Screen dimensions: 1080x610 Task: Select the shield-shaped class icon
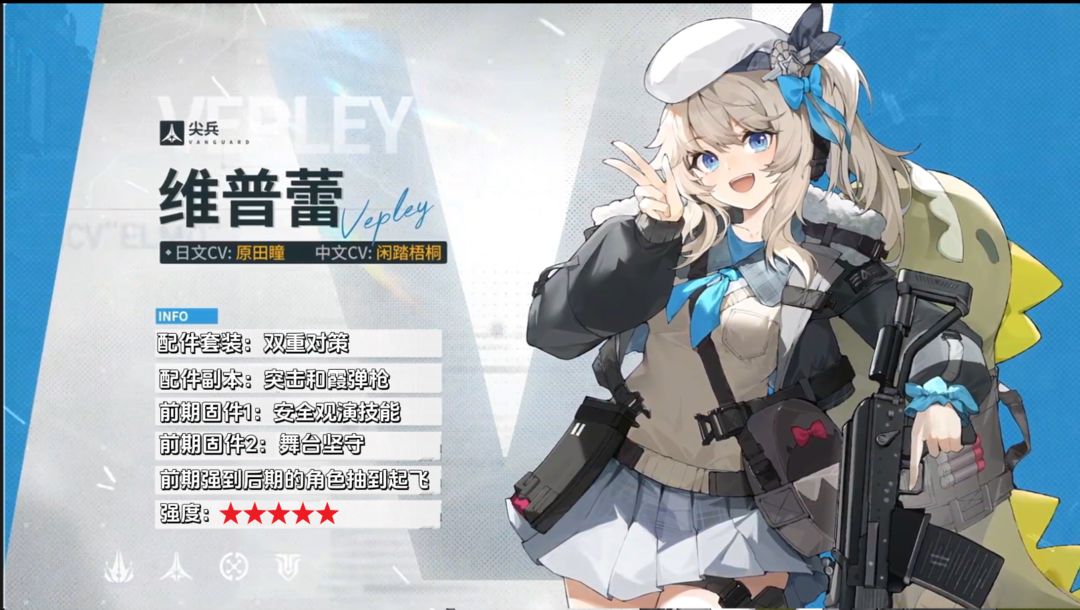pos(289,567)
